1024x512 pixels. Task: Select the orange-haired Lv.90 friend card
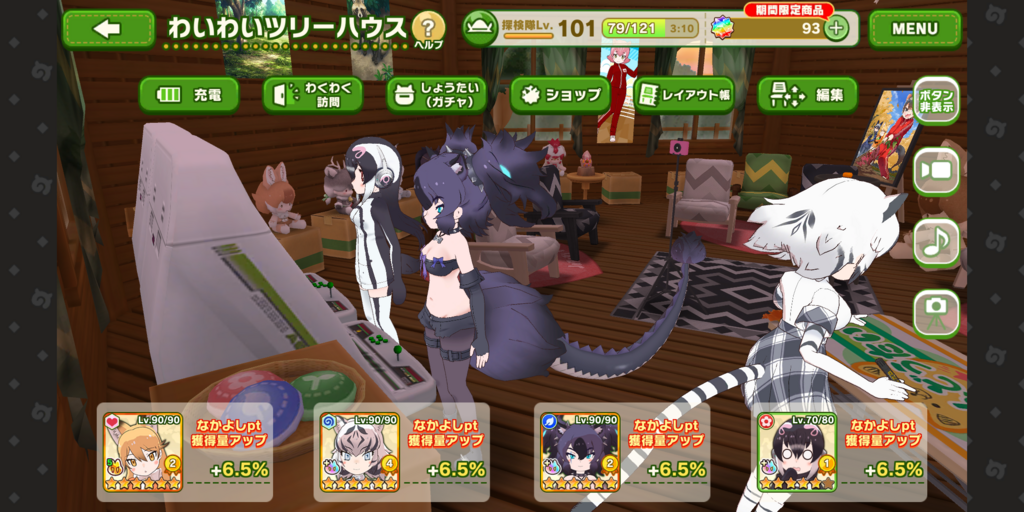pos(142,452)
